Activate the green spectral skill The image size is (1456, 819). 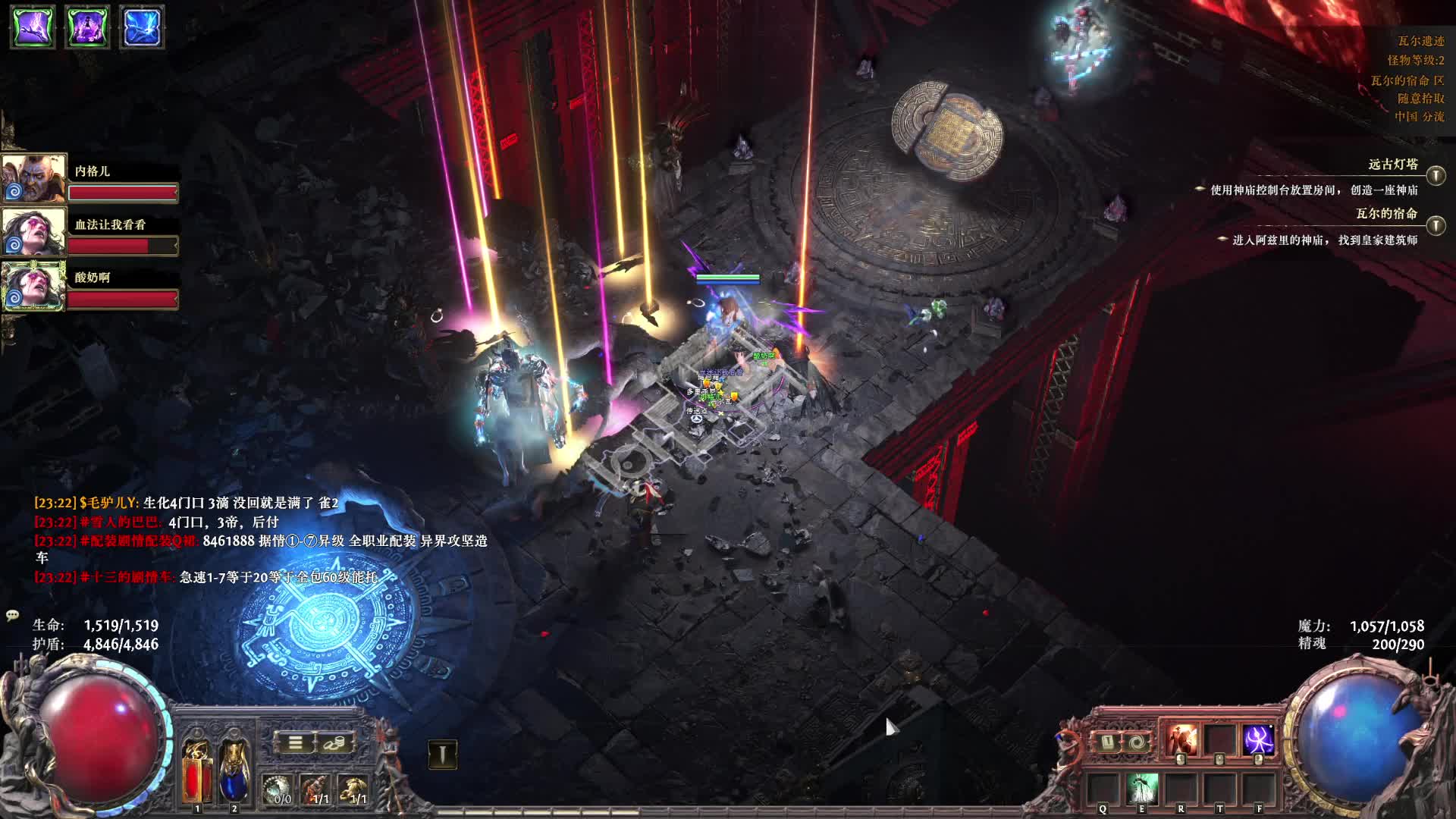(1142, 789)
